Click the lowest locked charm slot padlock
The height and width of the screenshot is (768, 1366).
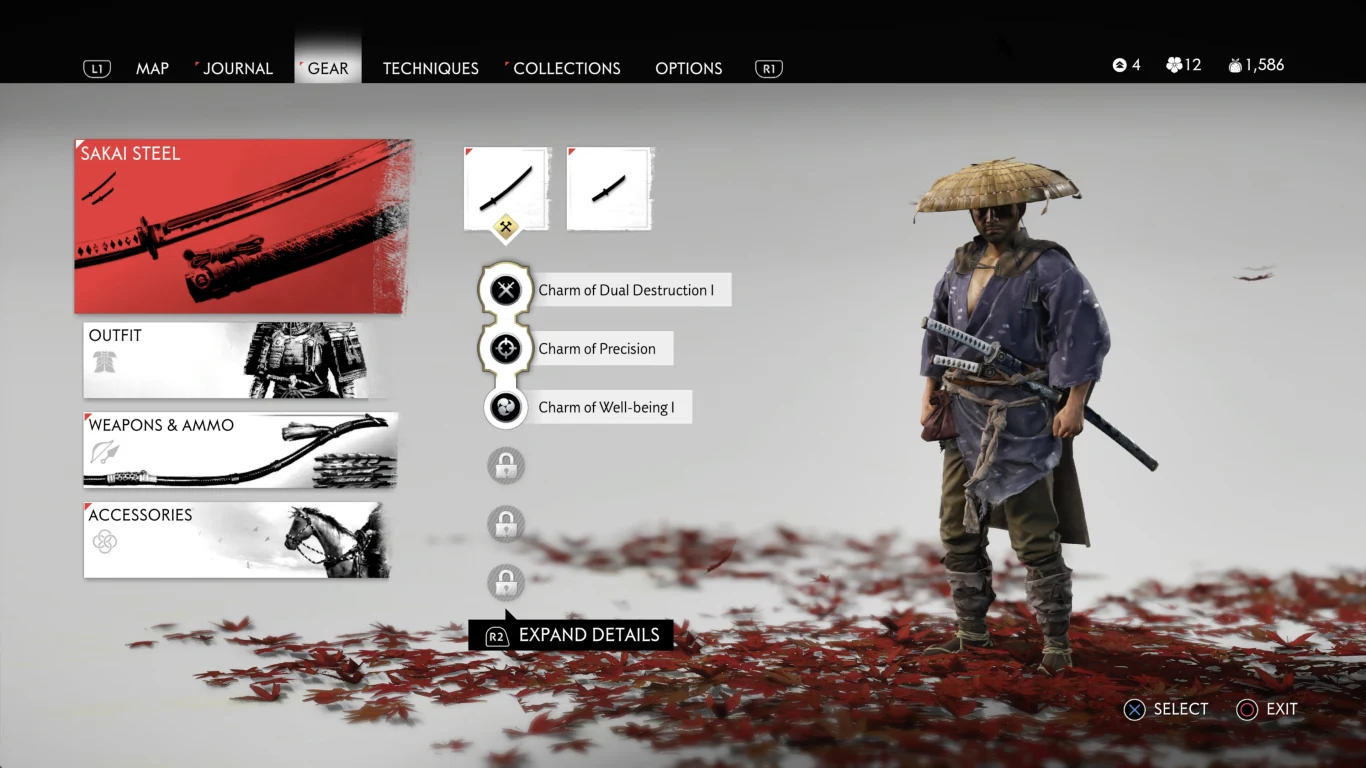505,583
